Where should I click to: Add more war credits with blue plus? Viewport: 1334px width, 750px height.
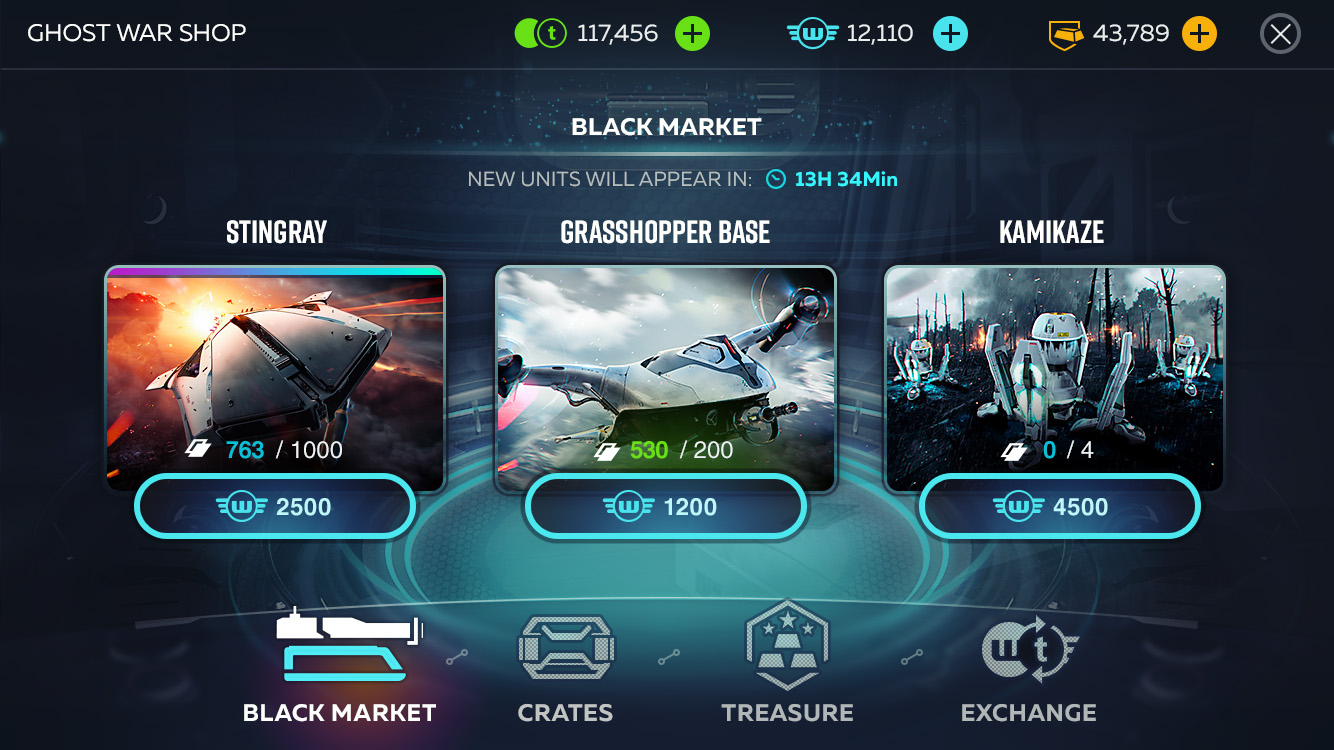point(950,34)
